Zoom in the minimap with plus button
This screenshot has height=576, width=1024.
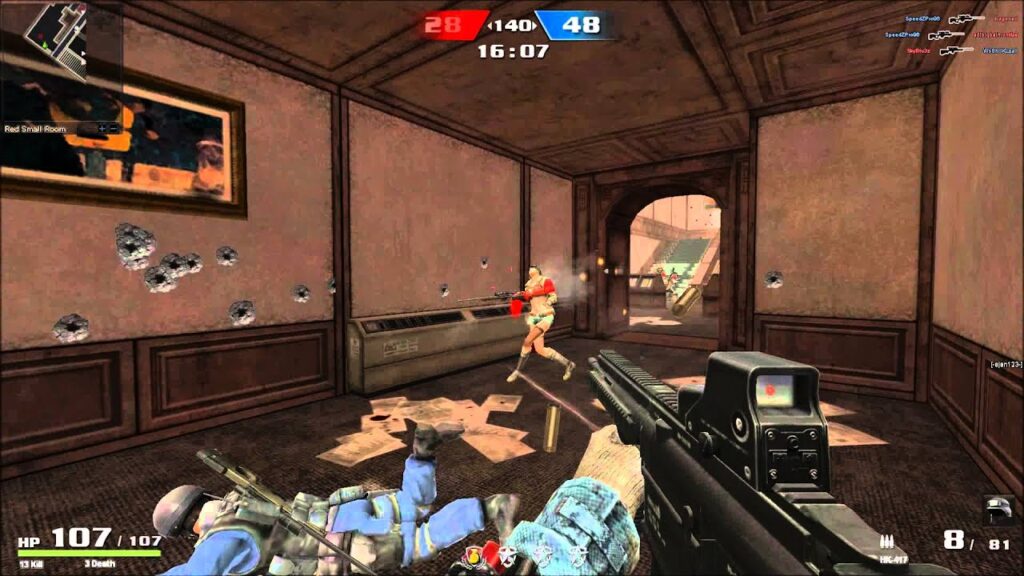coord(102,128)
